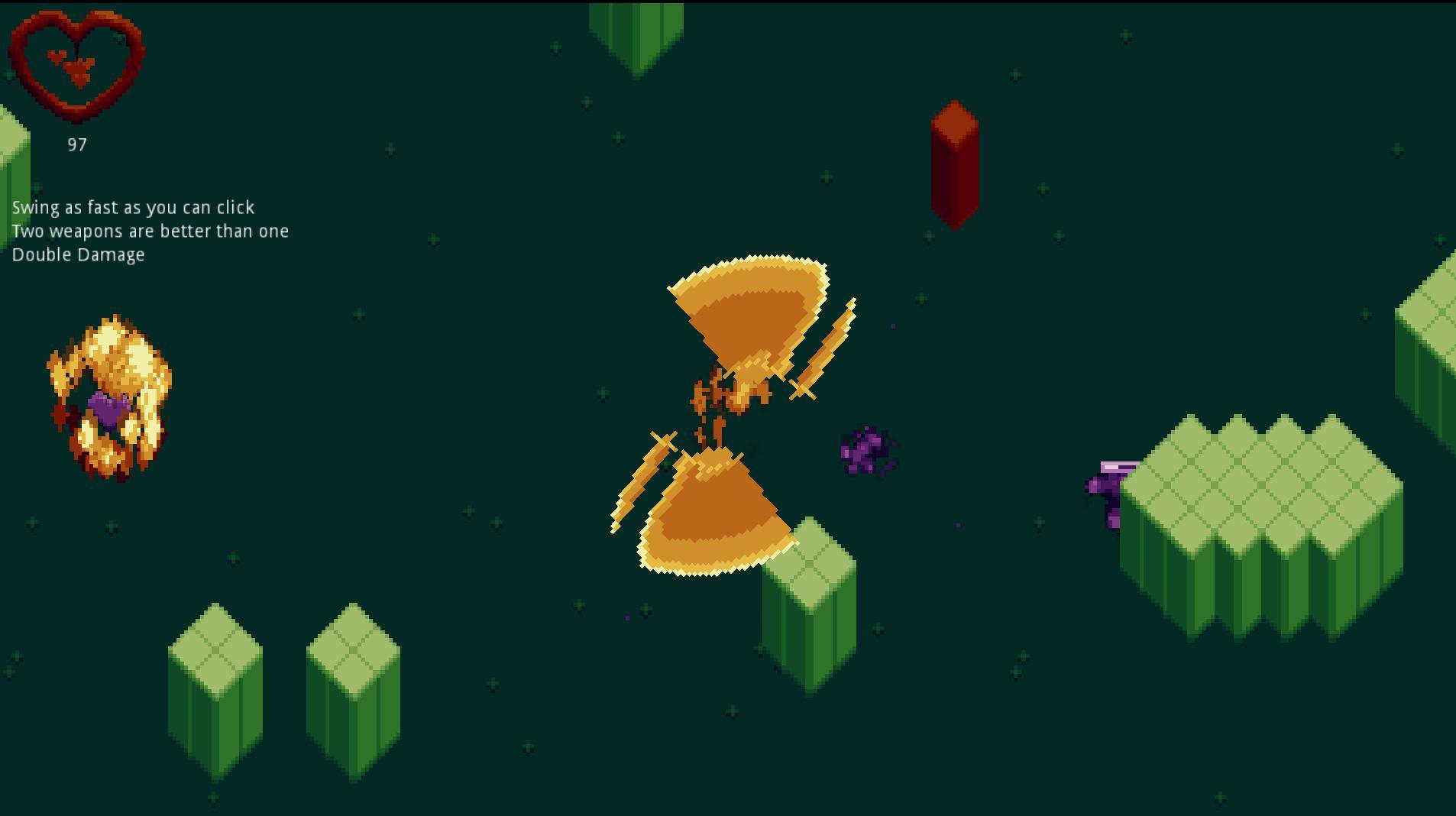Click the Double Damage upgrade text

click(79, 254)
